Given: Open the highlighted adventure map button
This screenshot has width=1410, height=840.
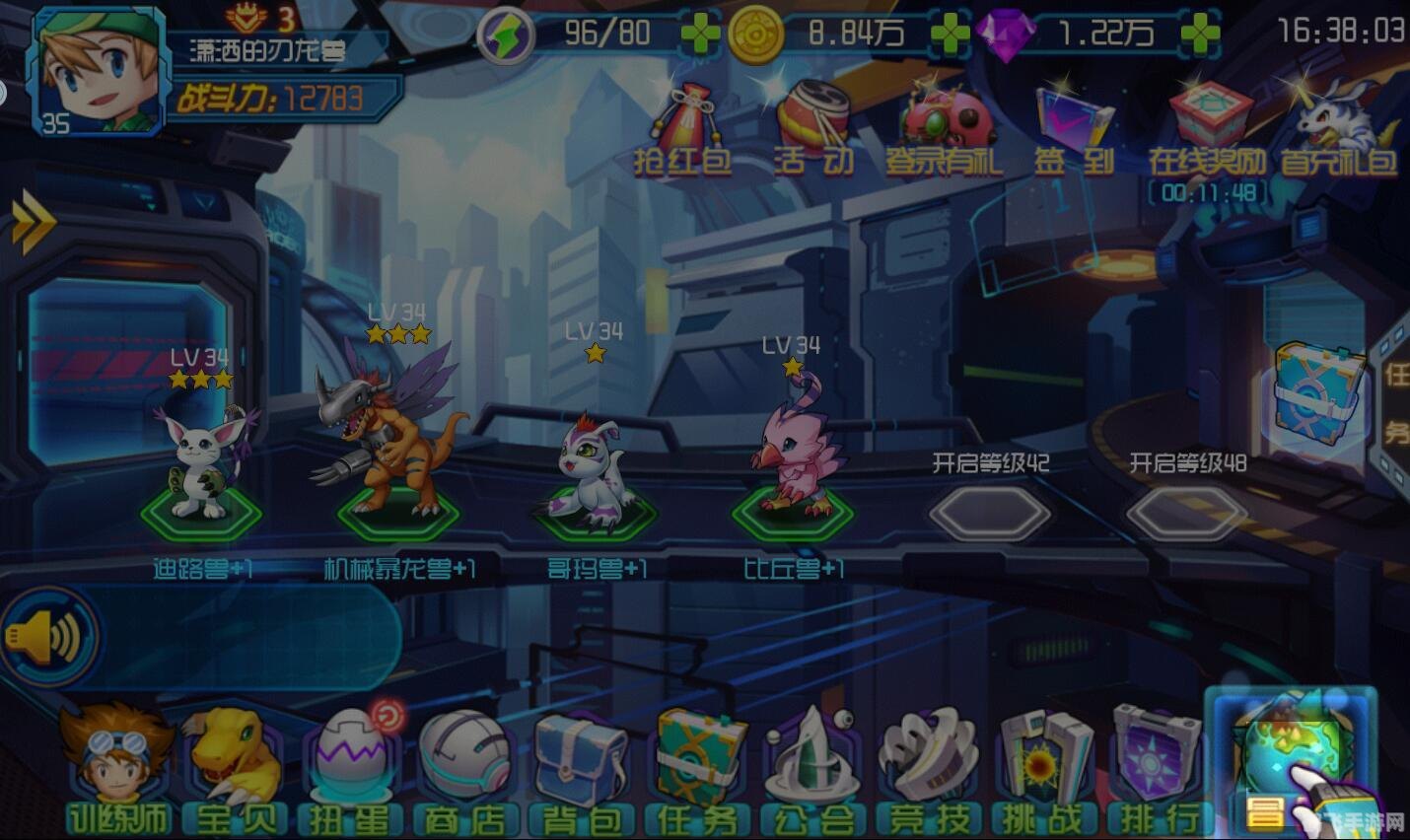Looking at the screenshot, I should tap(1292, 759).
